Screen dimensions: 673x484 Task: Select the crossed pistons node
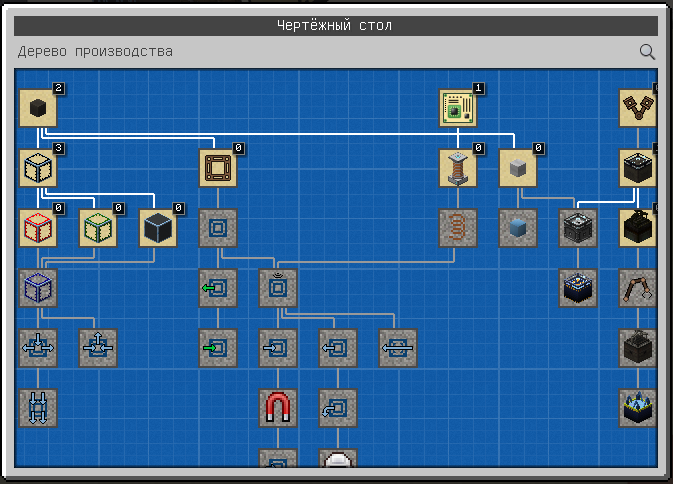(638, 108)
